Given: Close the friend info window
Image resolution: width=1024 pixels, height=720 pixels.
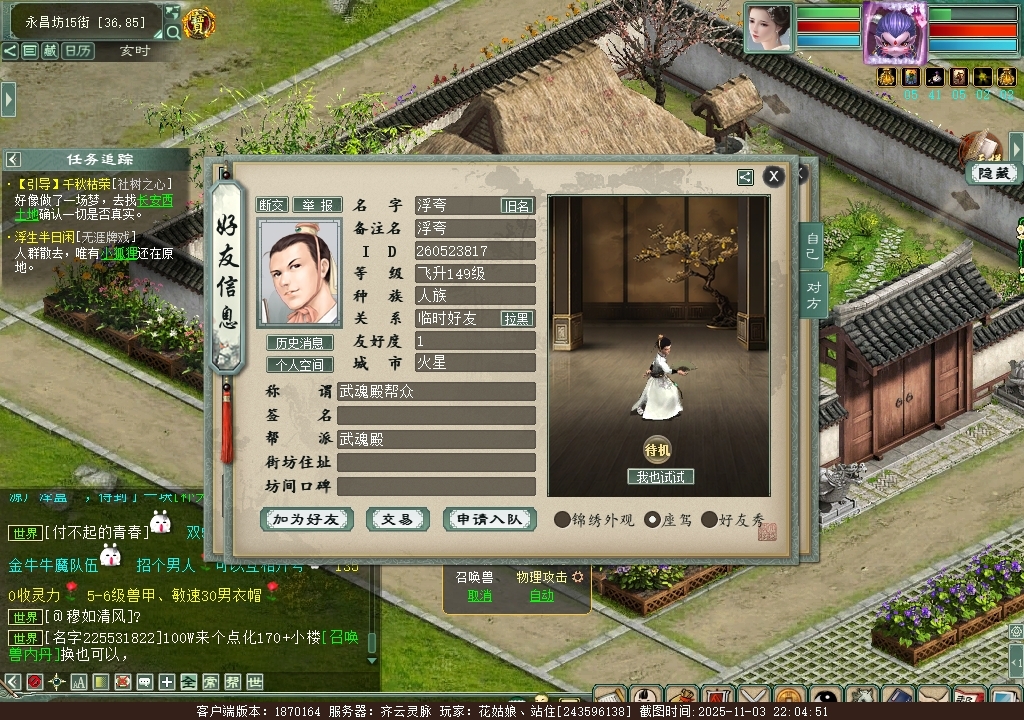Looking at the screenshot, I should coord(773,177).
